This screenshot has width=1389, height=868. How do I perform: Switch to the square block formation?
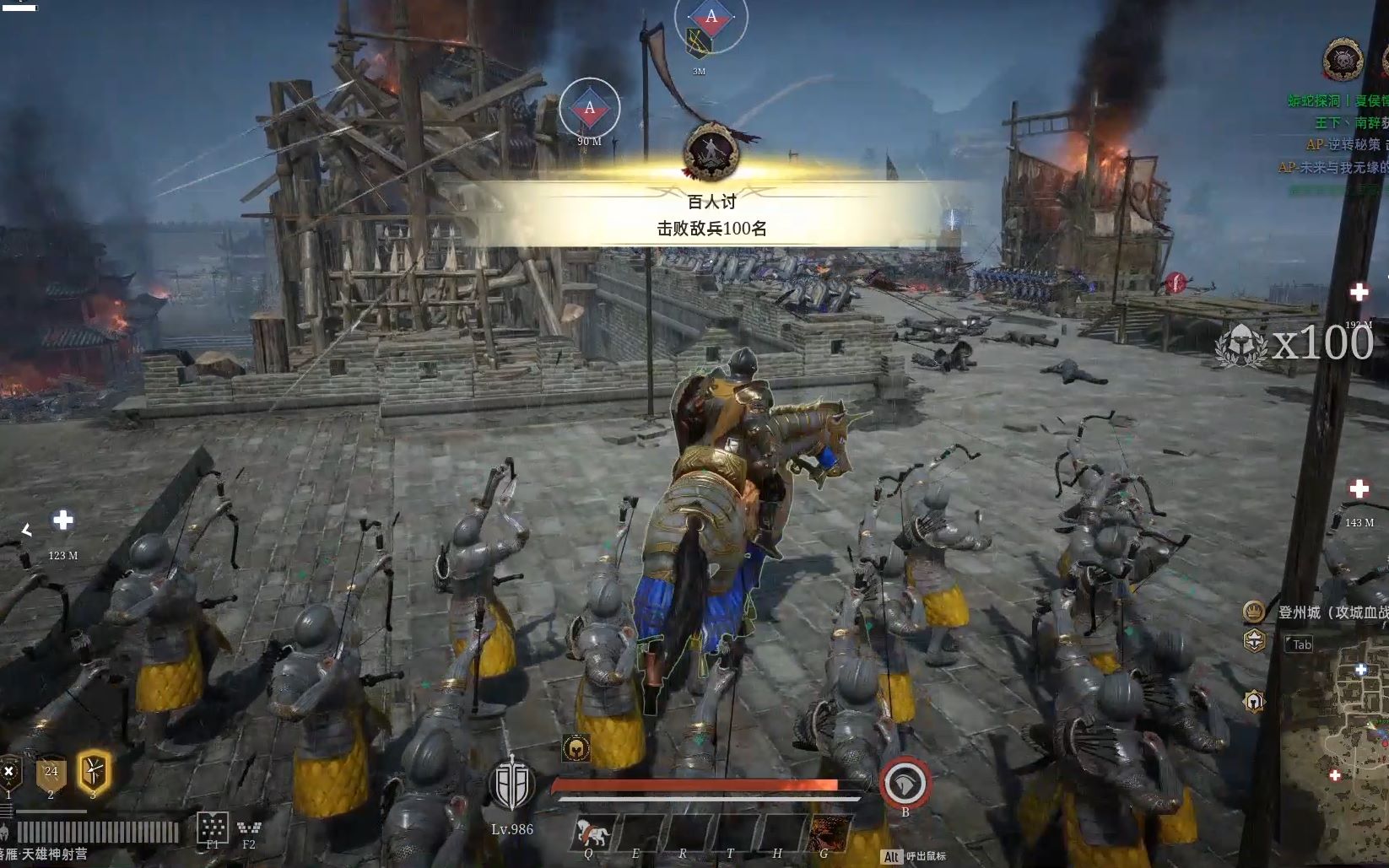pos(213,826)
